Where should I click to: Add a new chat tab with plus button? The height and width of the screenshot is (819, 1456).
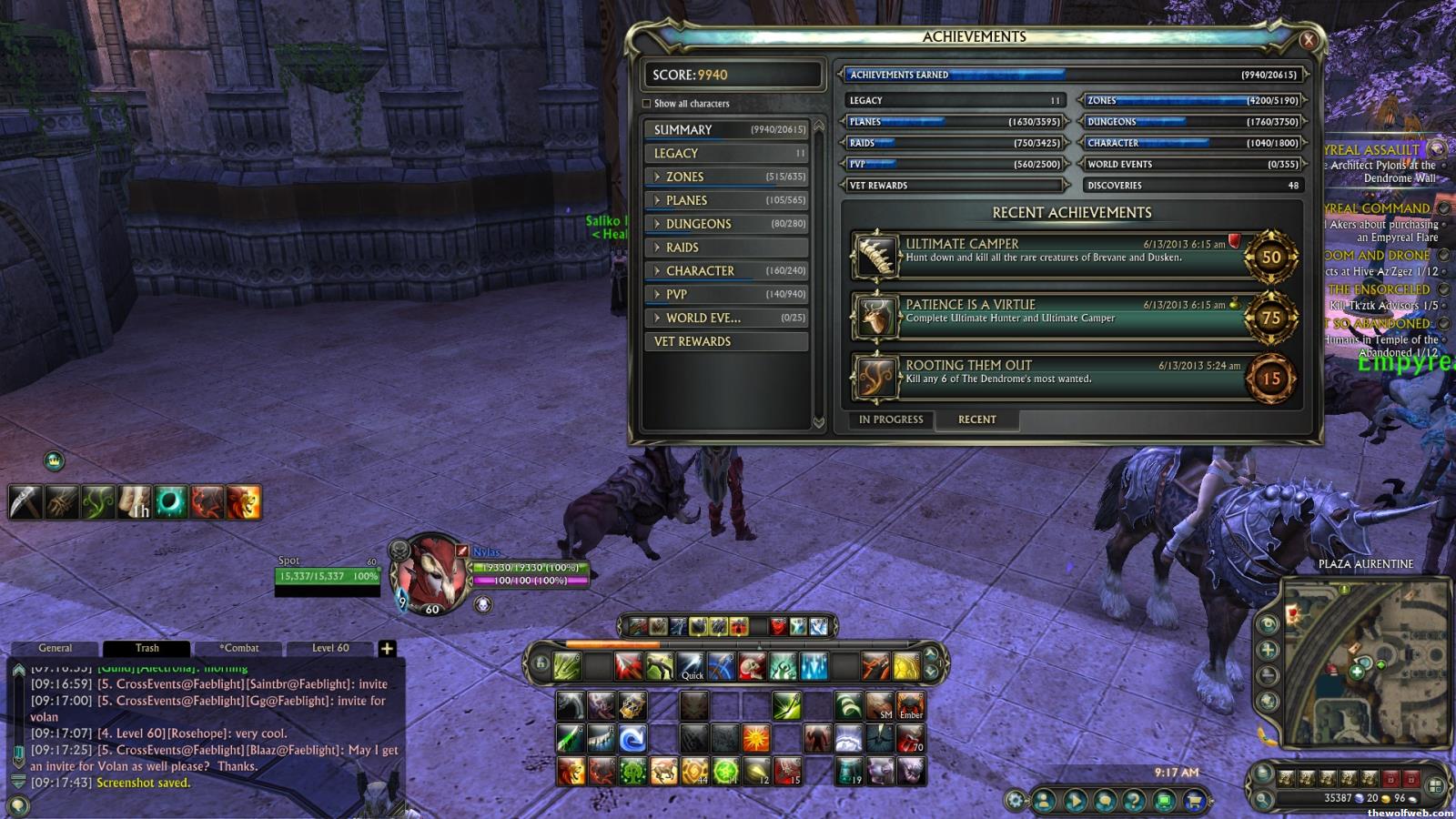click(387, 649)
